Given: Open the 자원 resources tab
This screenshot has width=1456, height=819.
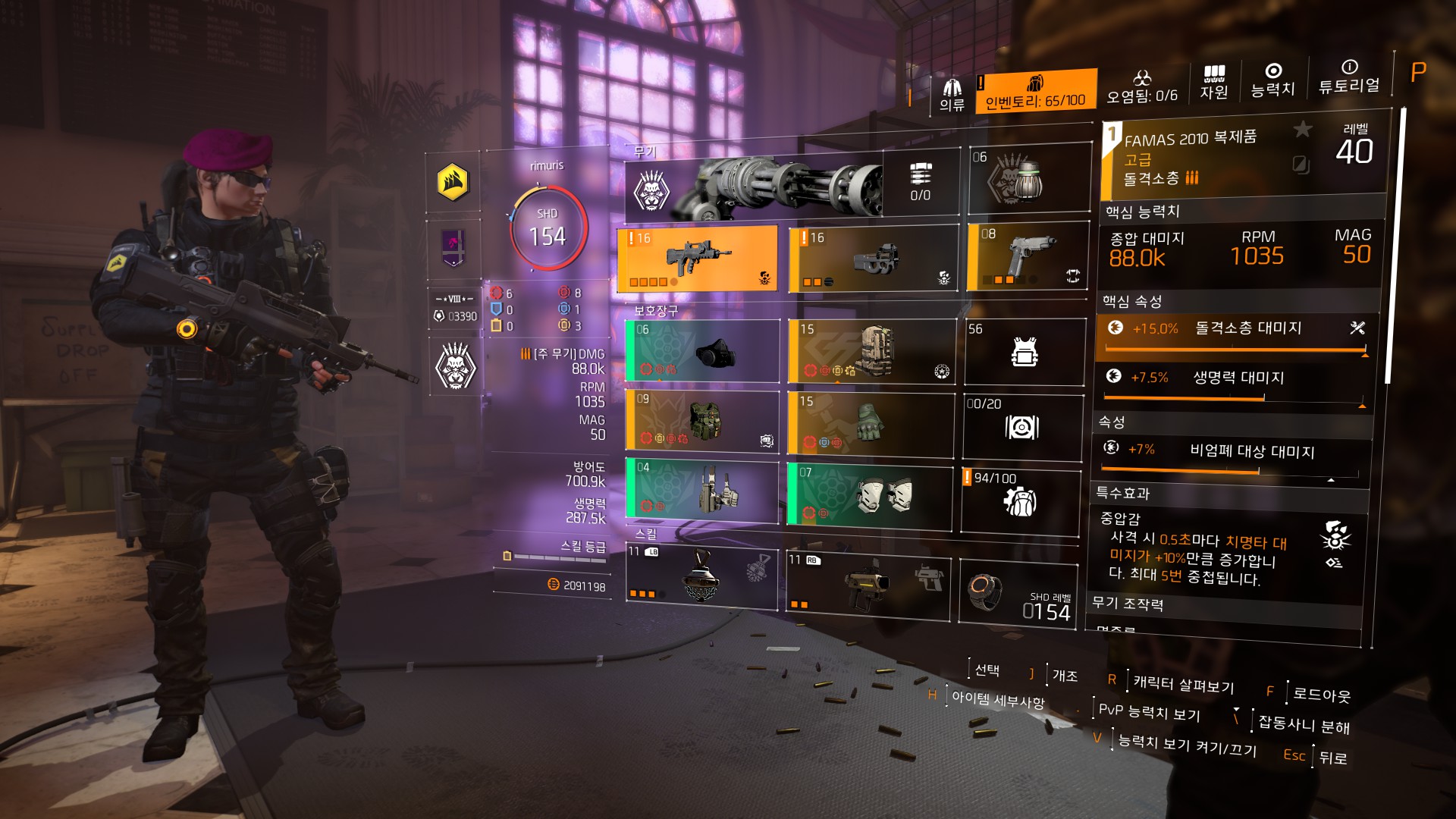Looking at the screenshot, I should coord(1213,82).
